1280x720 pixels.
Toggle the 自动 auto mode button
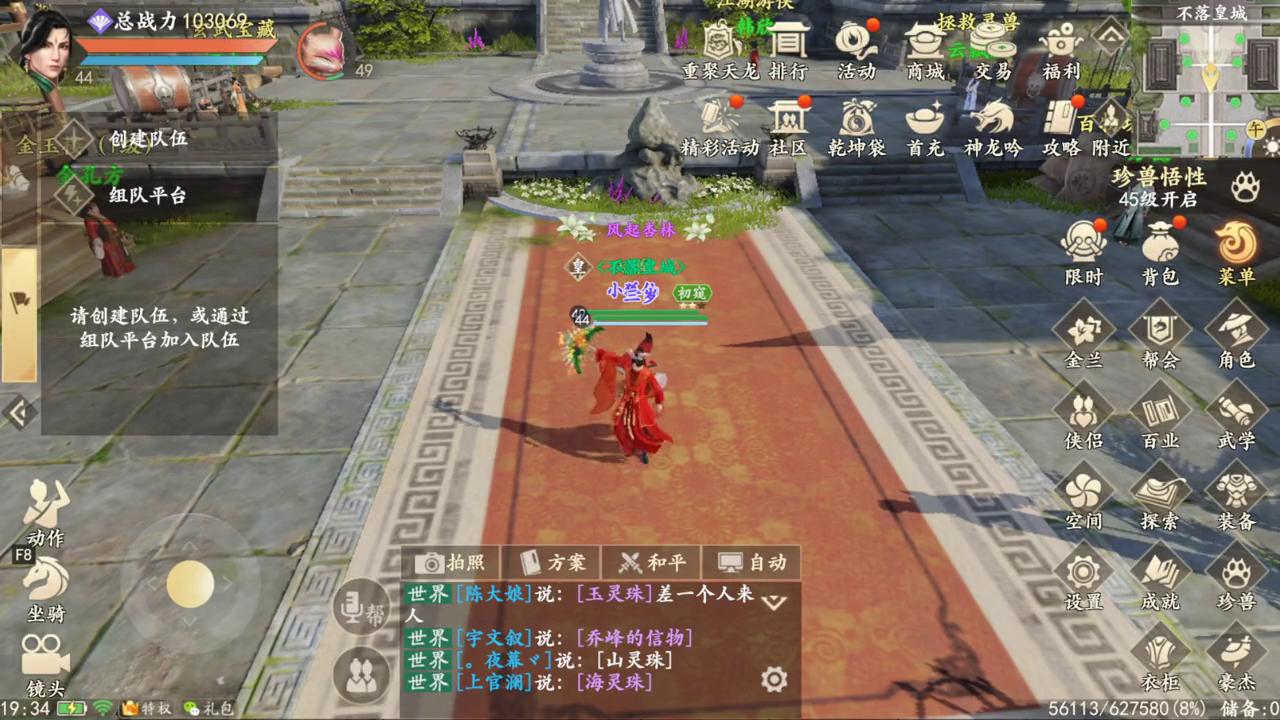point(752,562)
